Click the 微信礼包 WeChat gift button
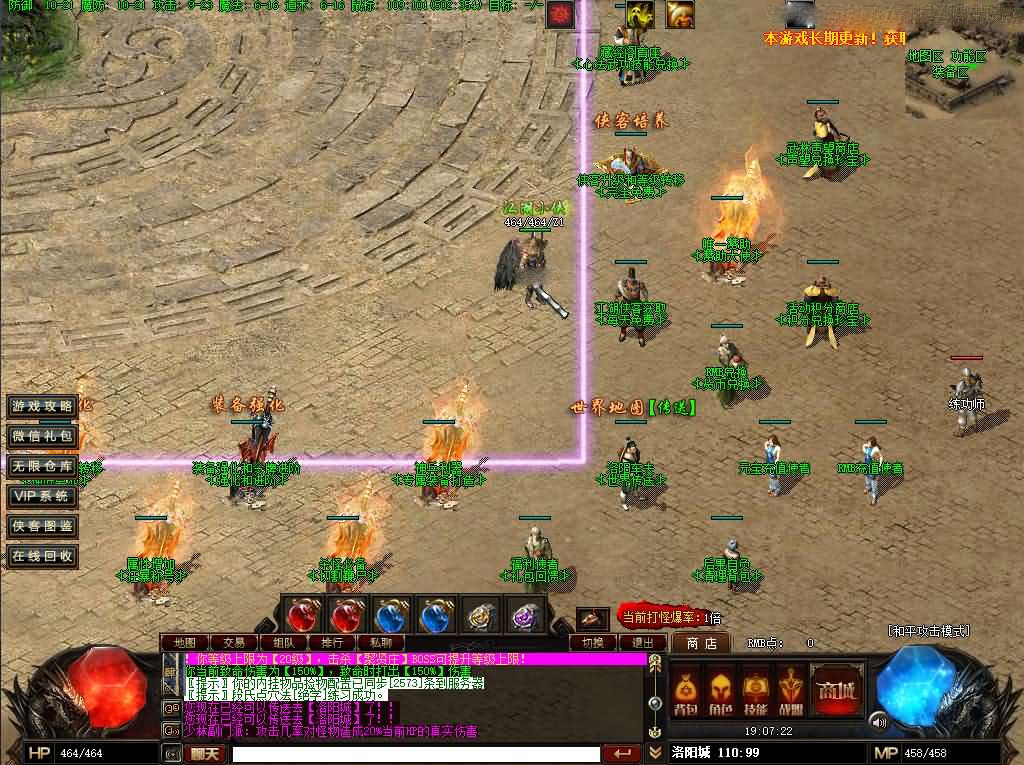Image resolution: width=1024 pixels, height=765 pixels. pyautogui.click(x=42, y=436)
